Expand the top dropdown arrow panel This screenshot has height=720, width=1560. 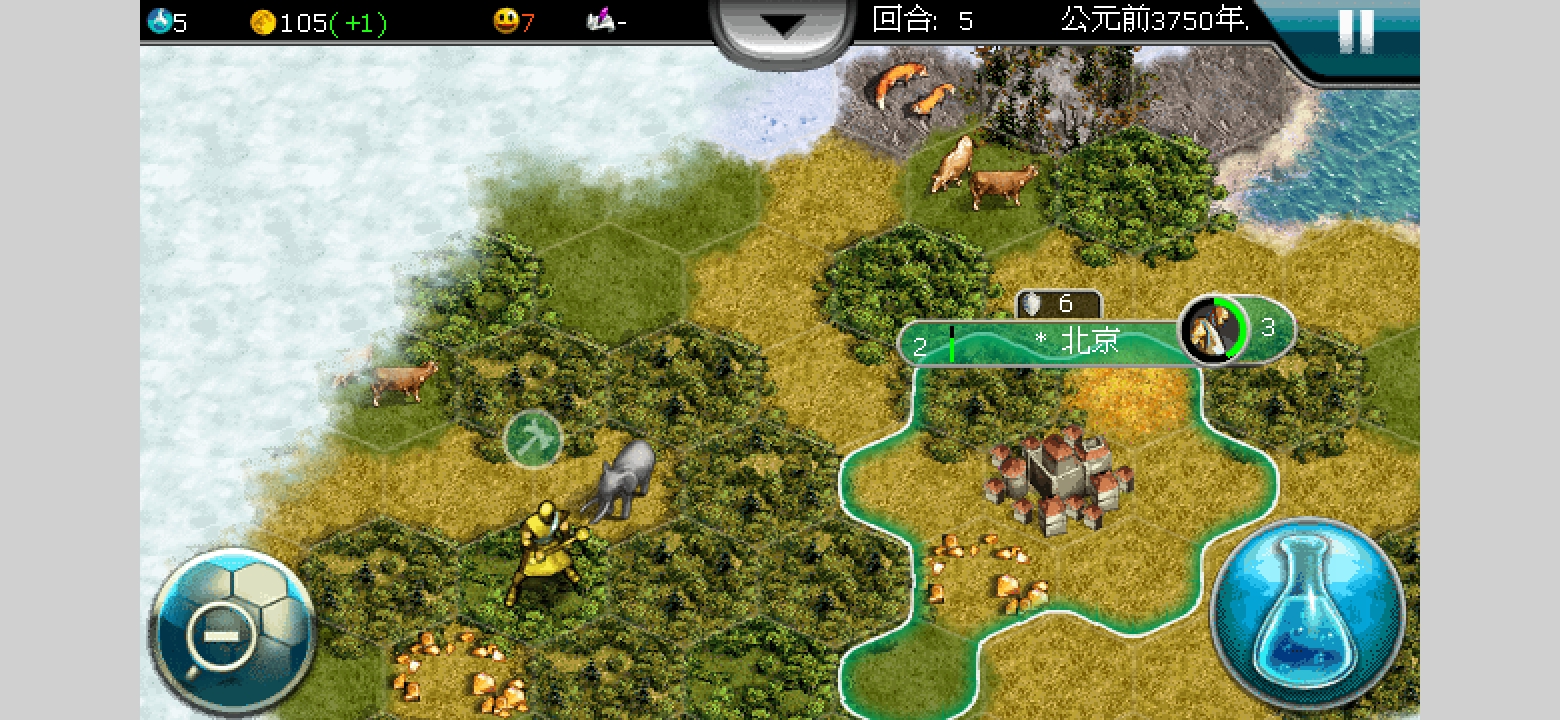[x=780, y=28]
